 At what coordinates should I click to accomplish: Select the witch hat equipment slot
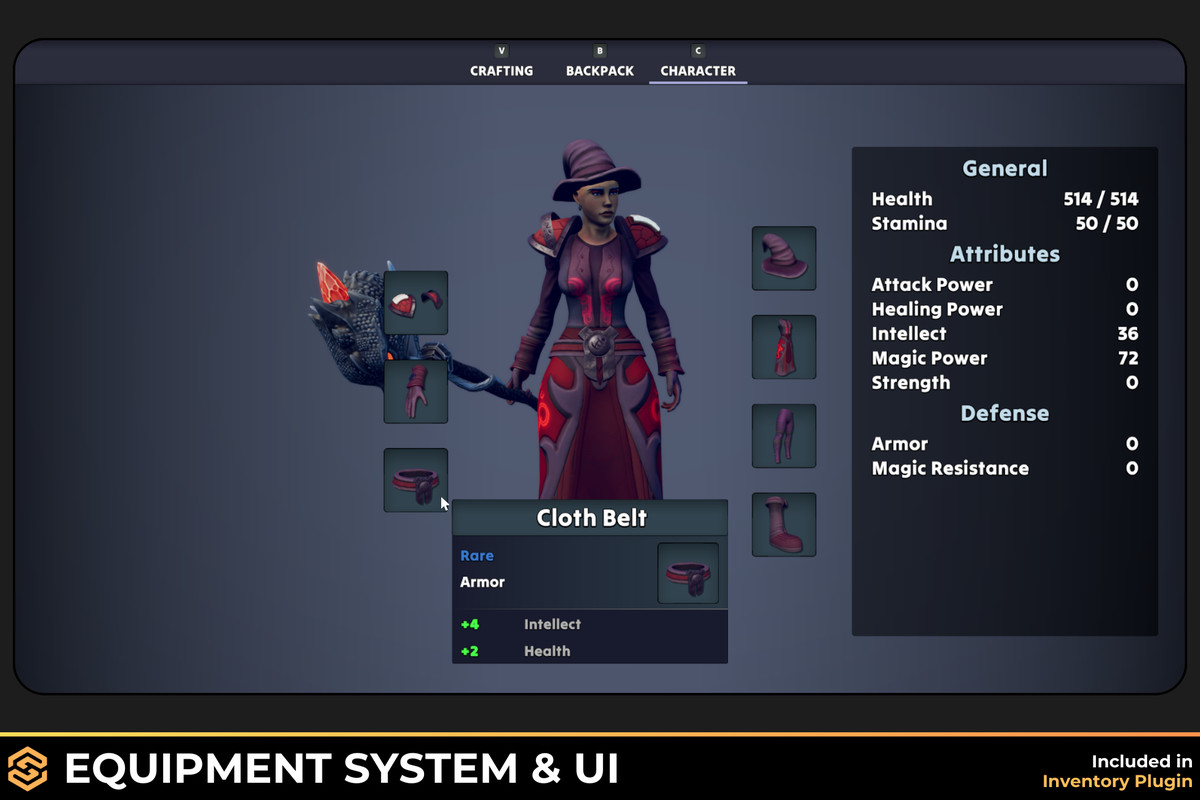(x=784, y=258)
